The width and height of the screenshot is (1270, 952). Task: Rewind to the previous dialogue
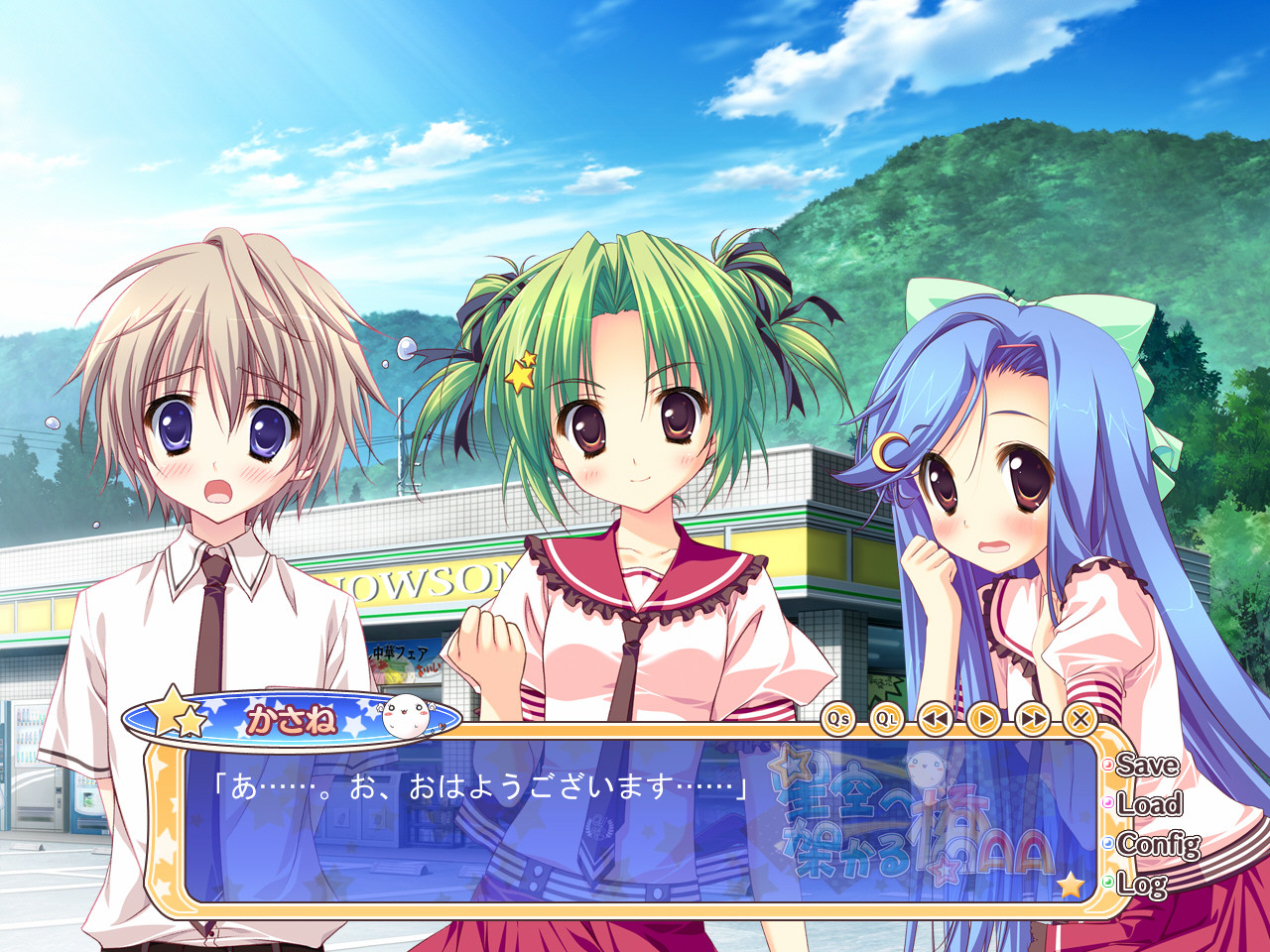(x=936, y=719)
